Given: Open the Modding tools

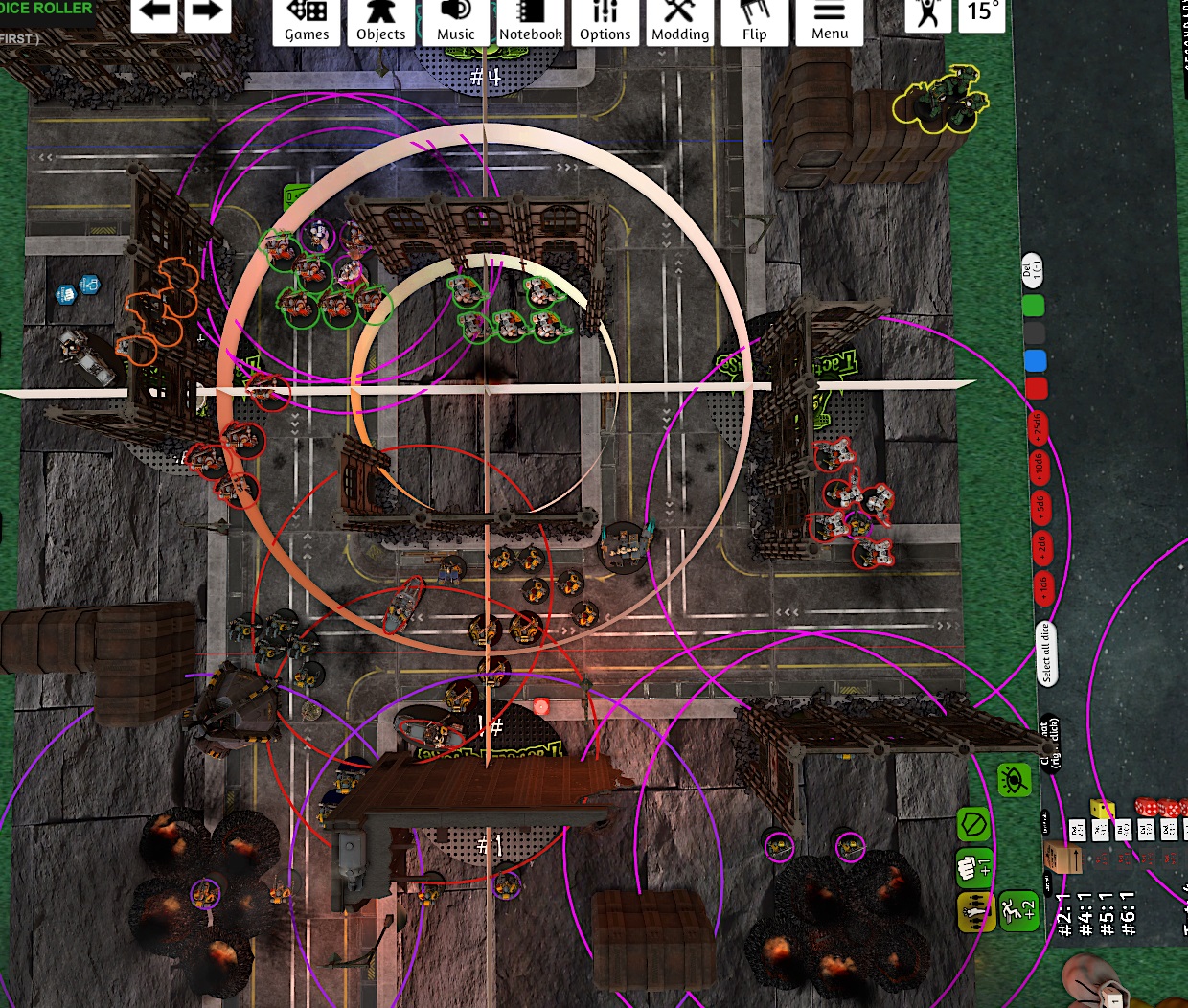Looking at the screenshot, I should (x=680, y=22).
